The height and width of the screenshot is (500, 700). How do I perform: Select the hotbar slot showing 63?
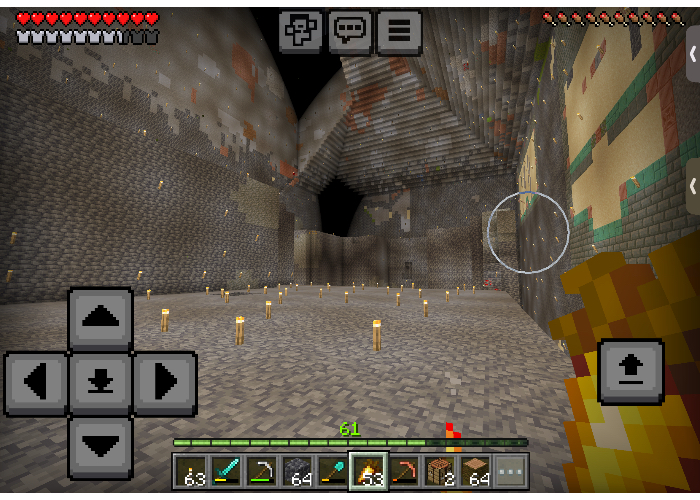click(x=191, y=471)
